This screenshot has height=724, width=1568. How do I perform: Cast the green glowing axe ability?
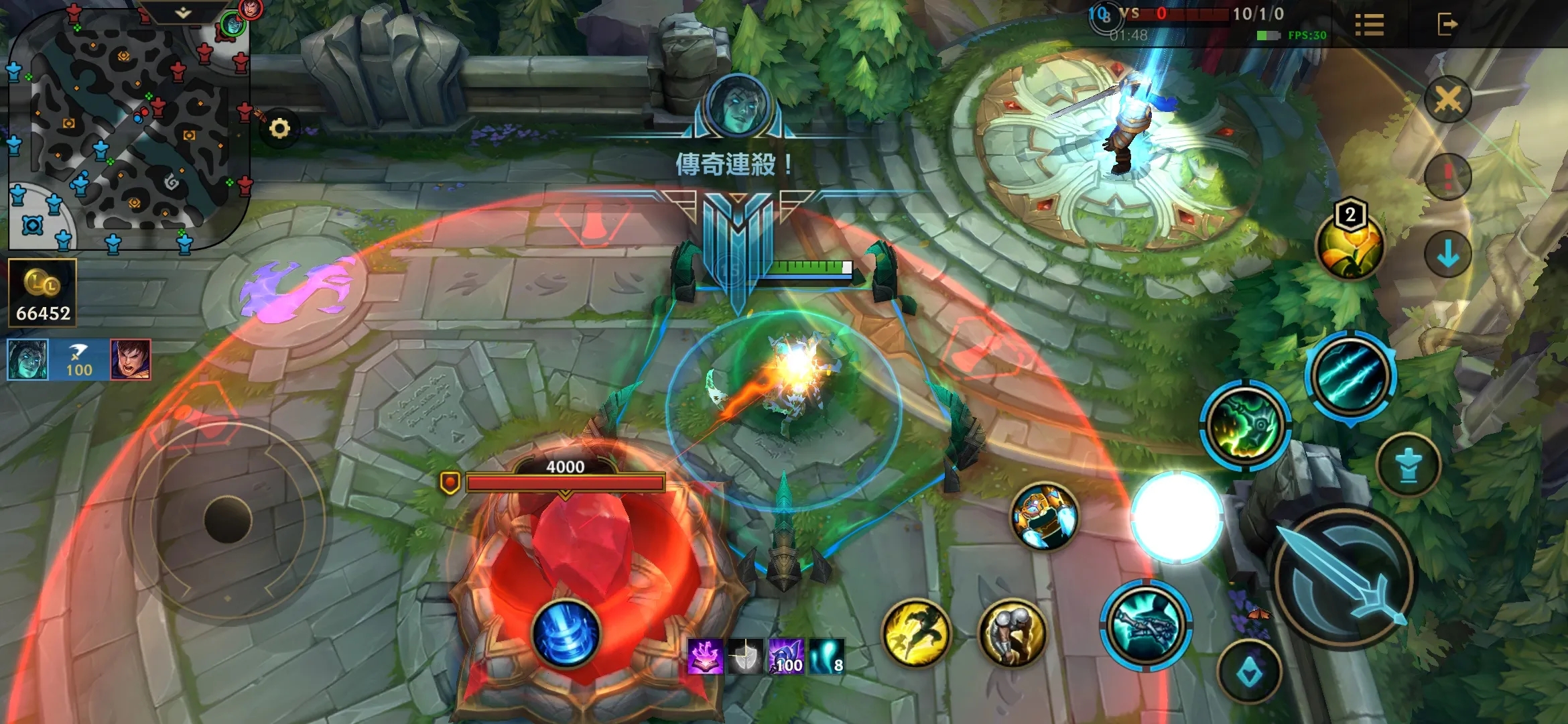pos(1245,425)
